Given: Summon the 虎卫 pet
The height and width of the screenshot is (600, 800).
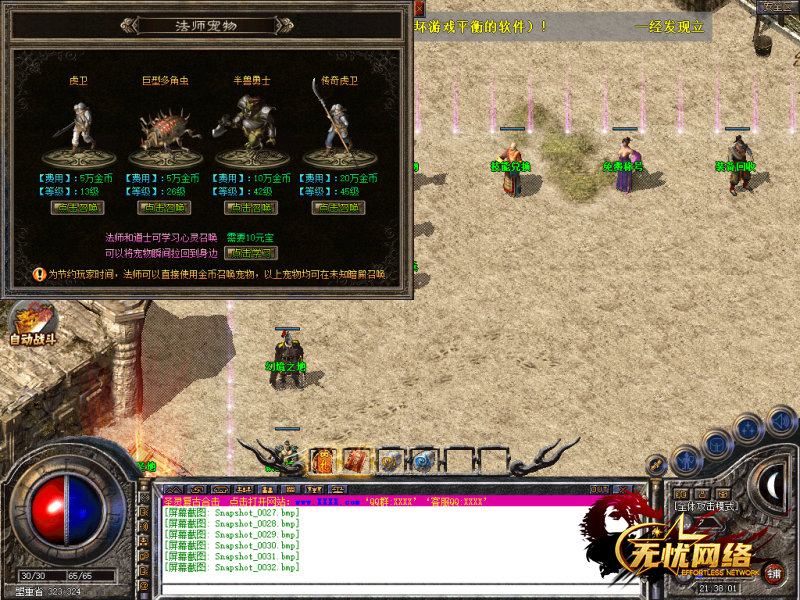Looking at the screenshot, I should [x=77, y=208].
